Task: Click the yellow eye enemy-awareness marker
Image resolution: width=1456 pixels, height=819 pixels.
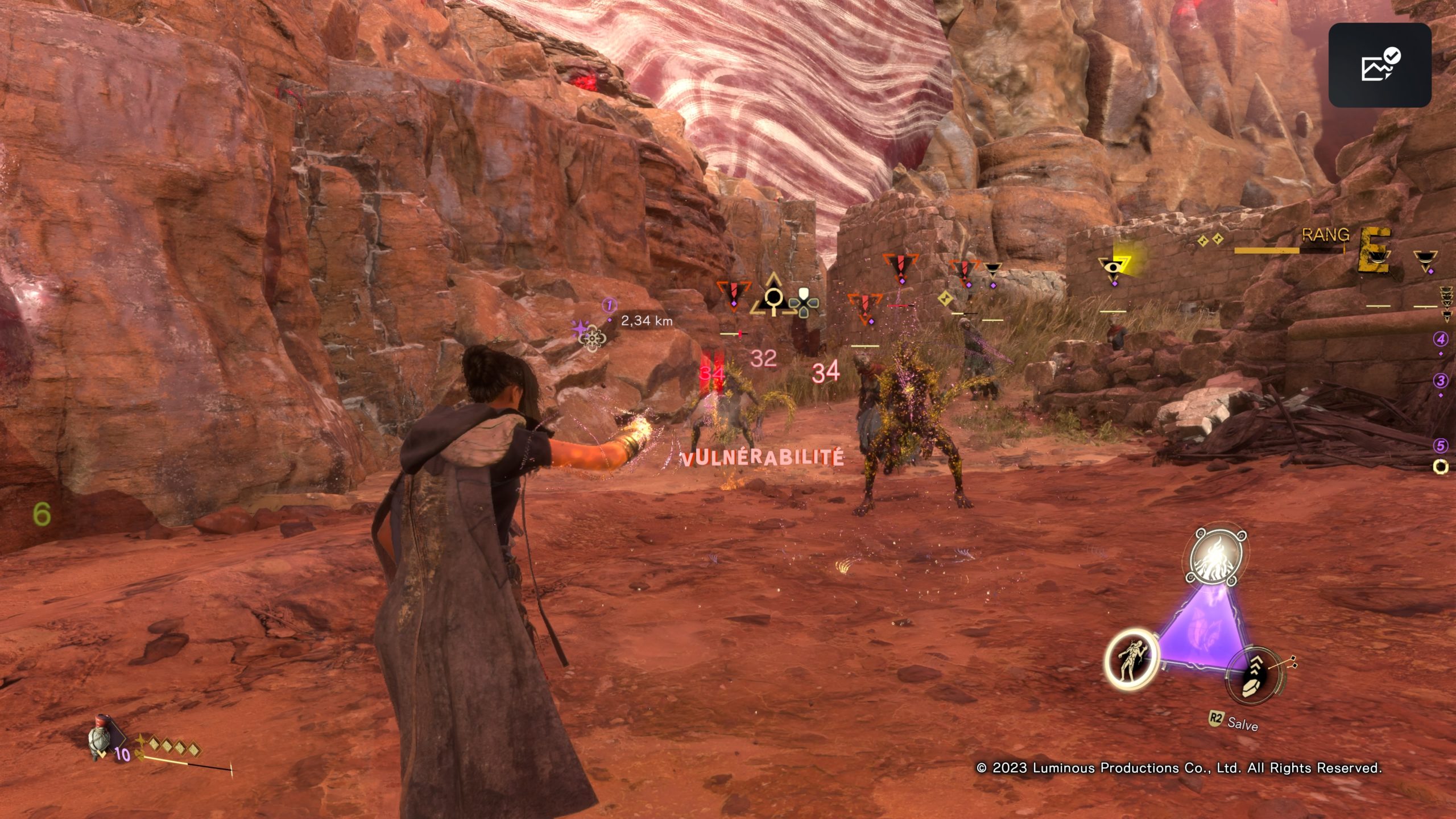Action: [x=1112, y=267]
